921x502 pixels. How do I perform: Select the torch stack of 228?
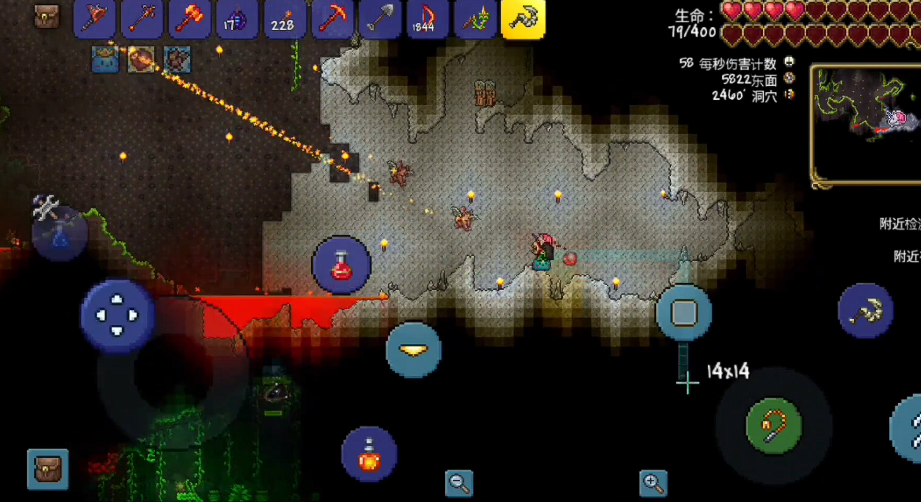click(x=285, y=18)
